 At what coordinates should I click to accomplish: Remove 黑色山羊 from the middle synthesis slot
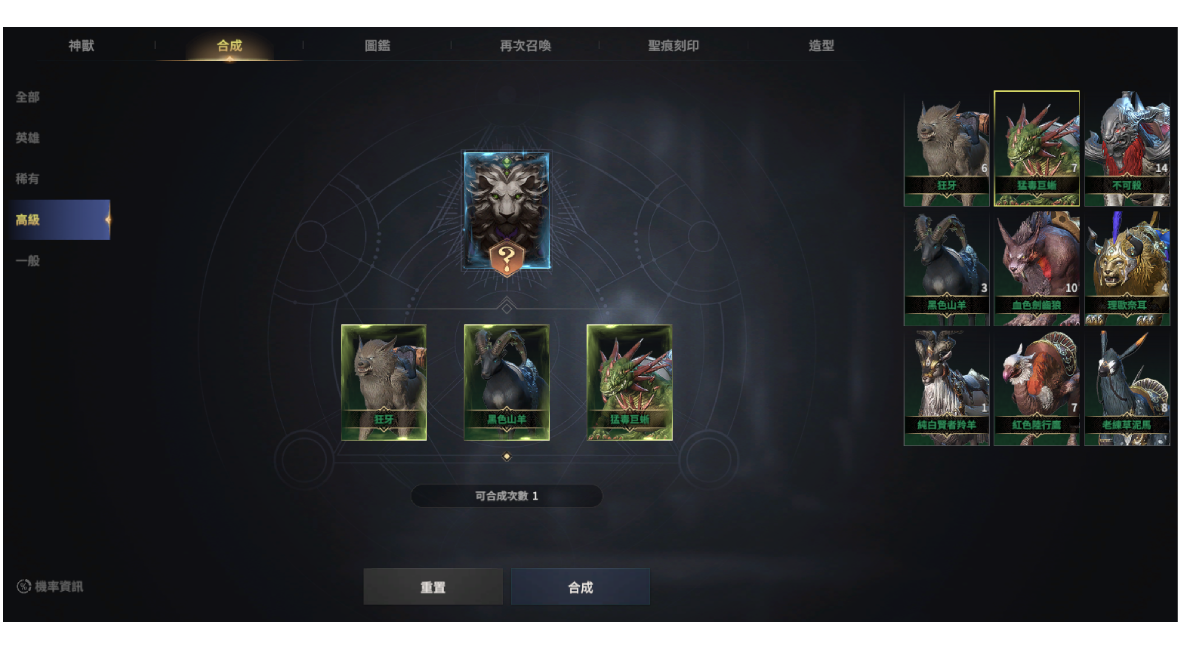(x=506, y=382)
